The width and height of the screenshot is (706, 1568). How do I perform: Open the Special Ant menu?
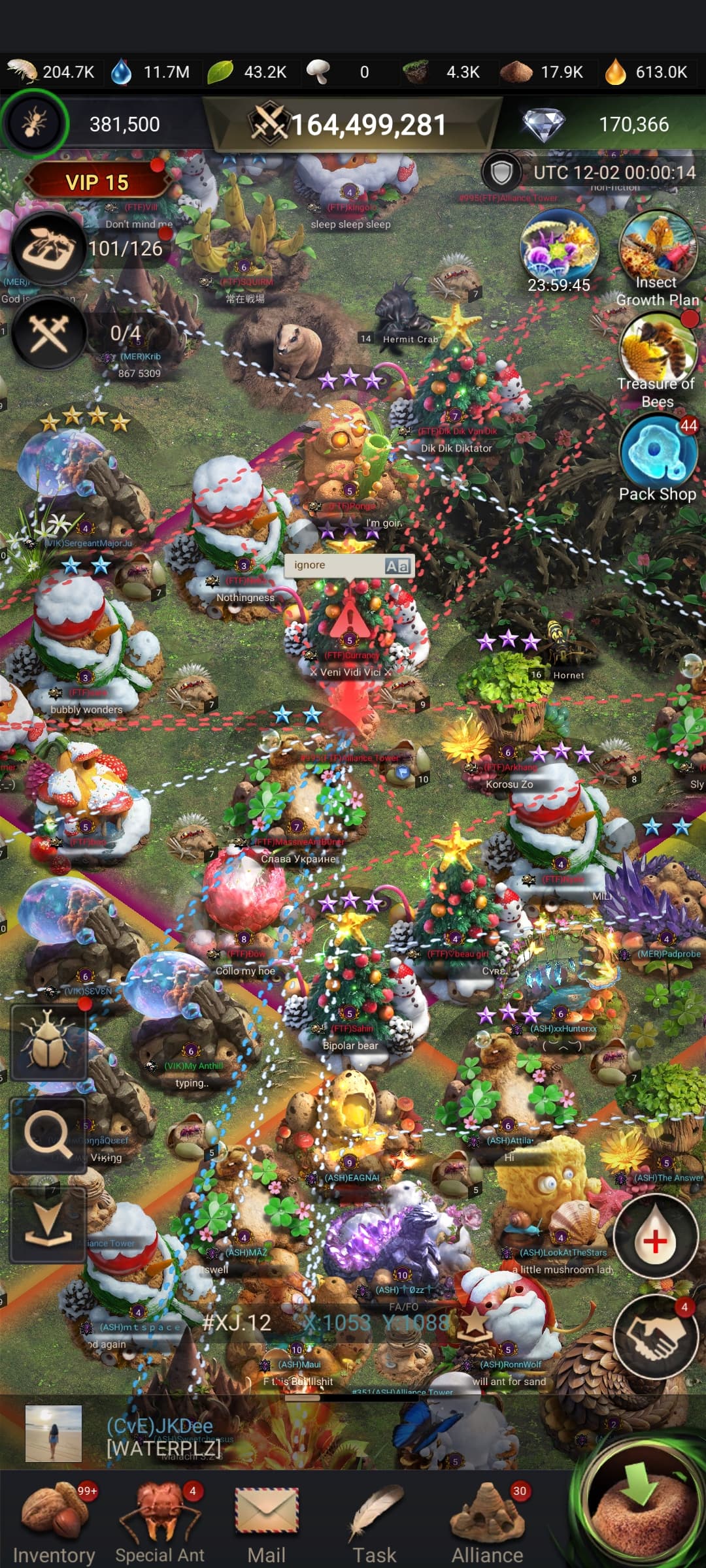(x=160, y=1521)
